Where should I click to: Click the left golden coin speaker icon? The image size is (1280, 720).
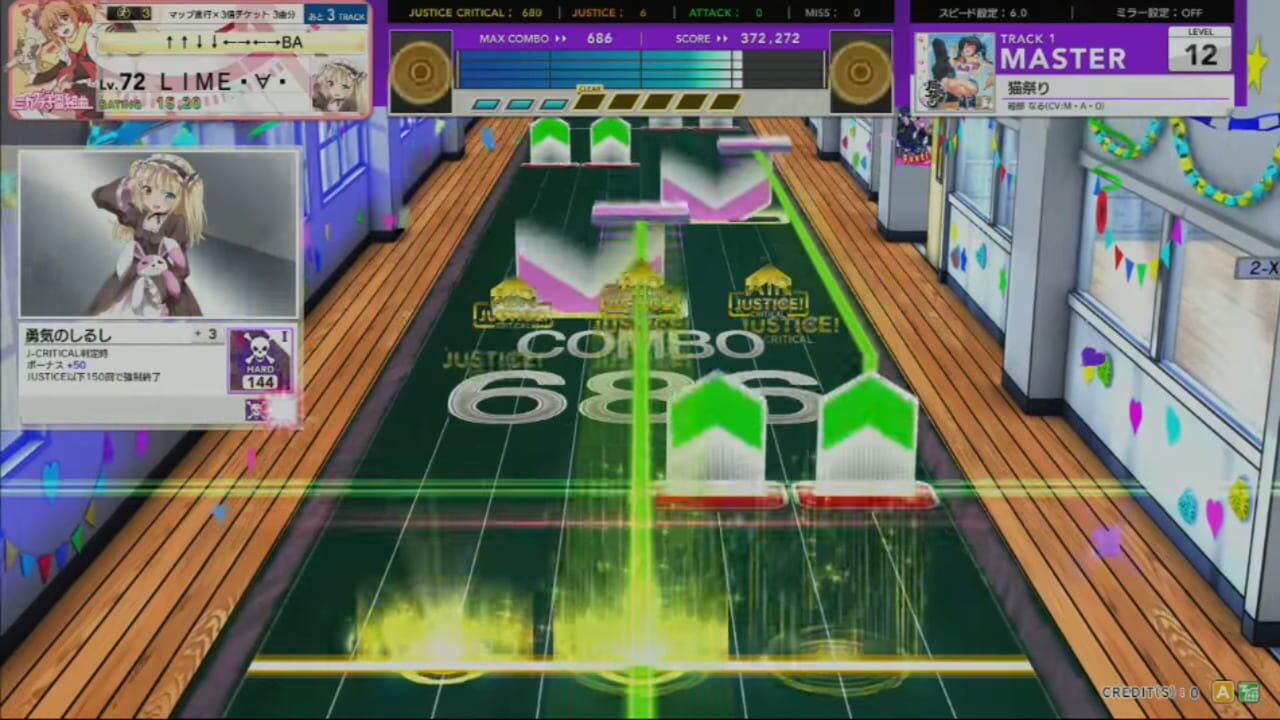click(418, 71)
